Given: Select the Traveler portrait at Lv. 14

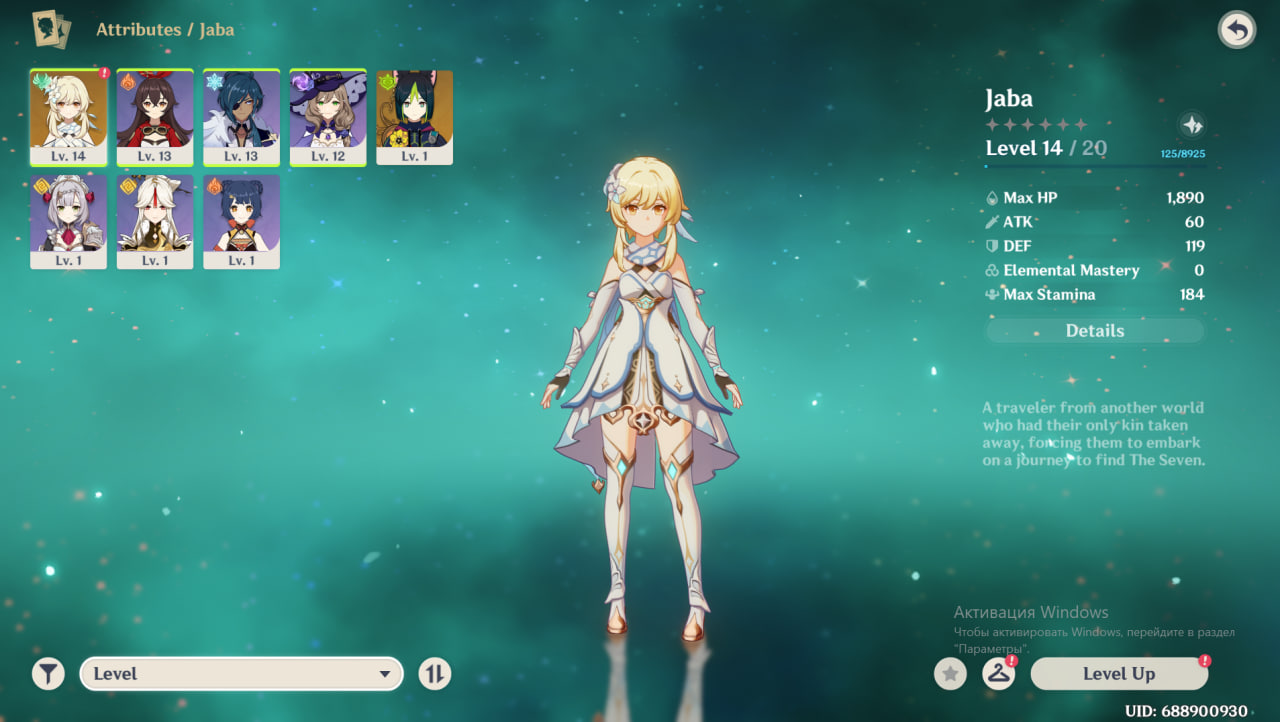Looking at the screenshot, I should (68, 116).
